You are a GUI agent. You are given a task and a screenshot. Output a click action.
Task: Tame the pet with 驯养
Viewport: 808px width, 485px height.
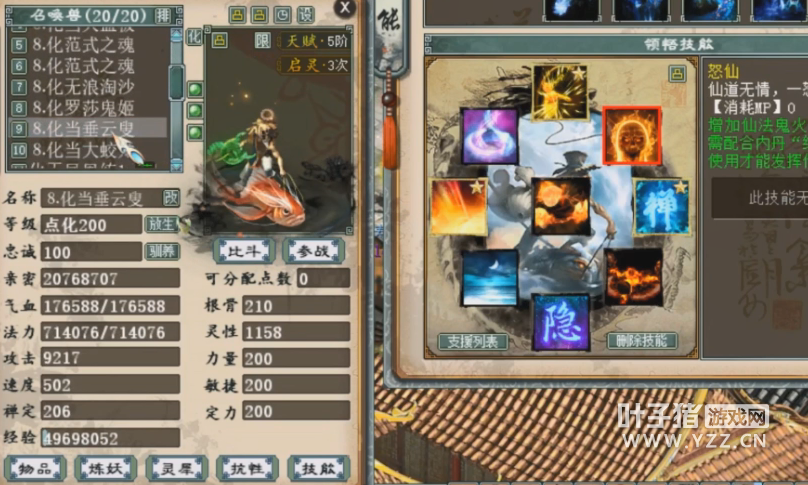tap(161, 251)
